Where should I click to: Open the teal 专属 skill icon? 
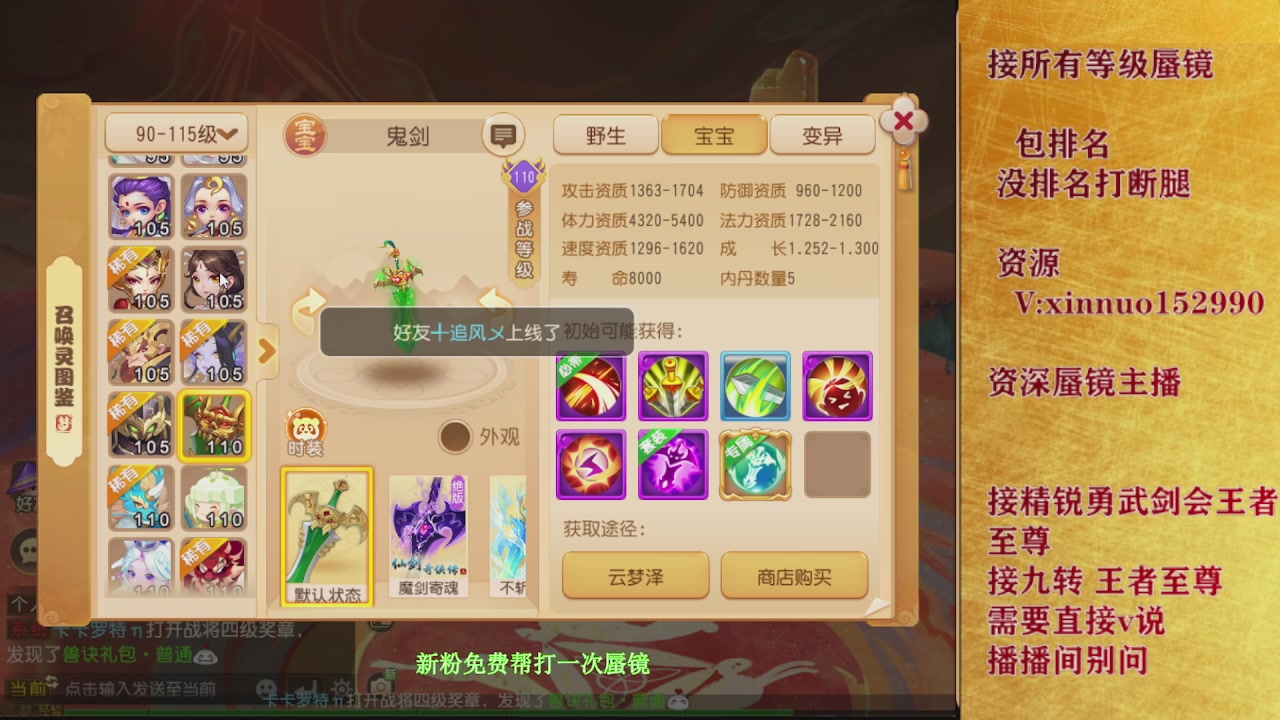click(x=754, y=466)
